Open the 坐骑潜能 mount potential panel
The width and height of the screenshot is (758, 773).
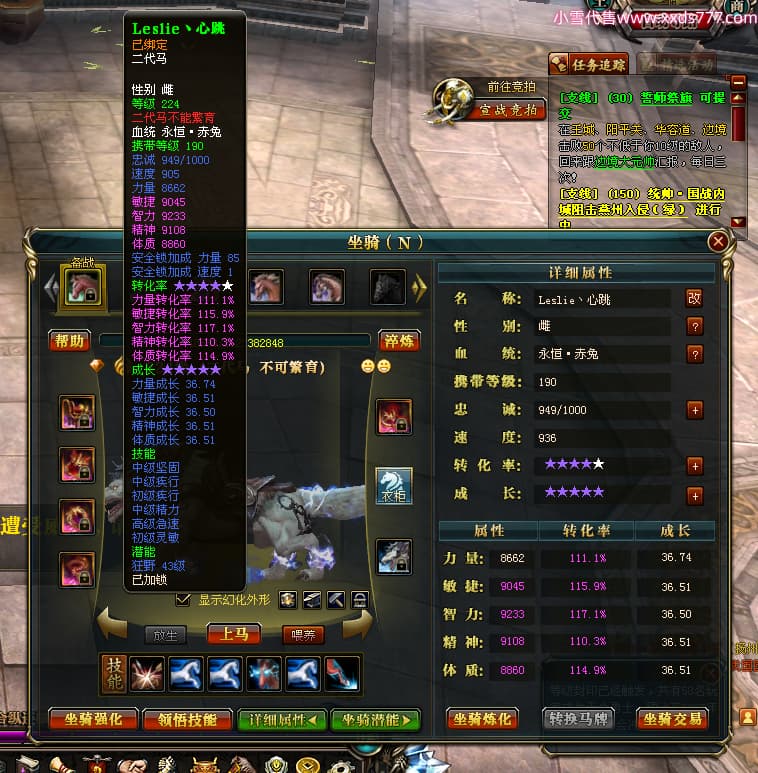pyautogui.click(x=375, y=719)
